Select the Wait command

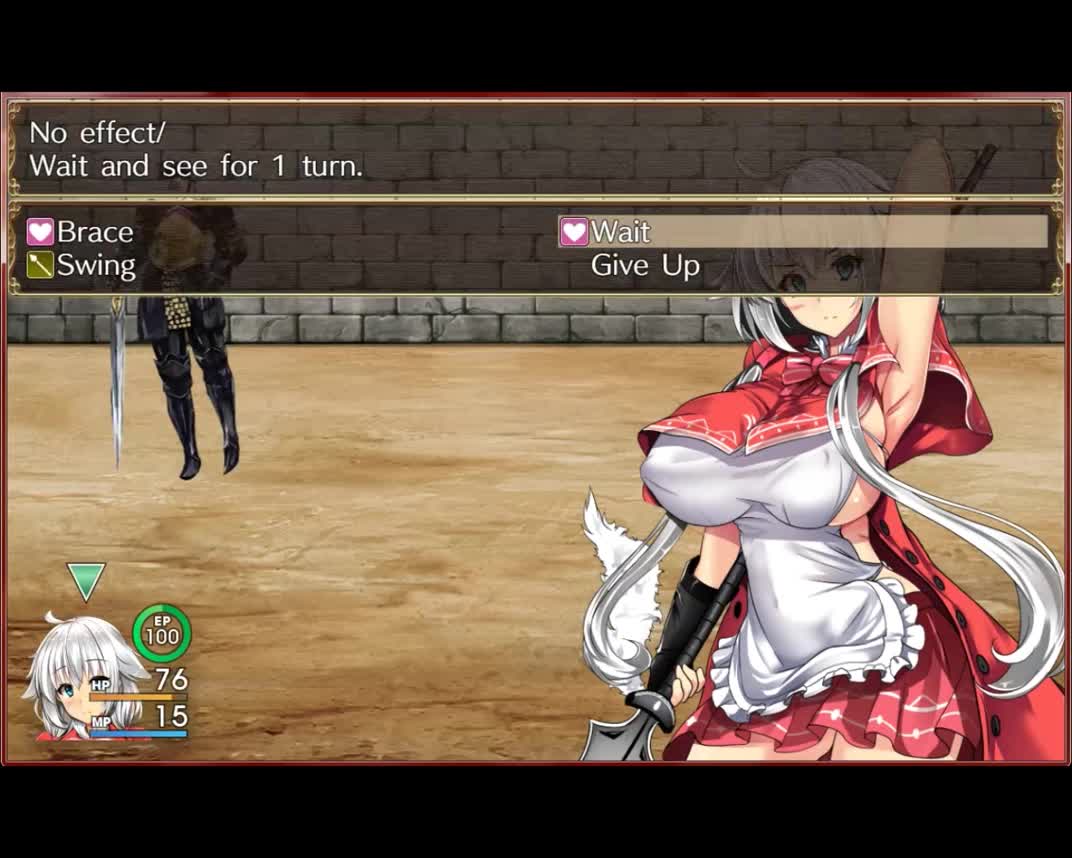620,232
